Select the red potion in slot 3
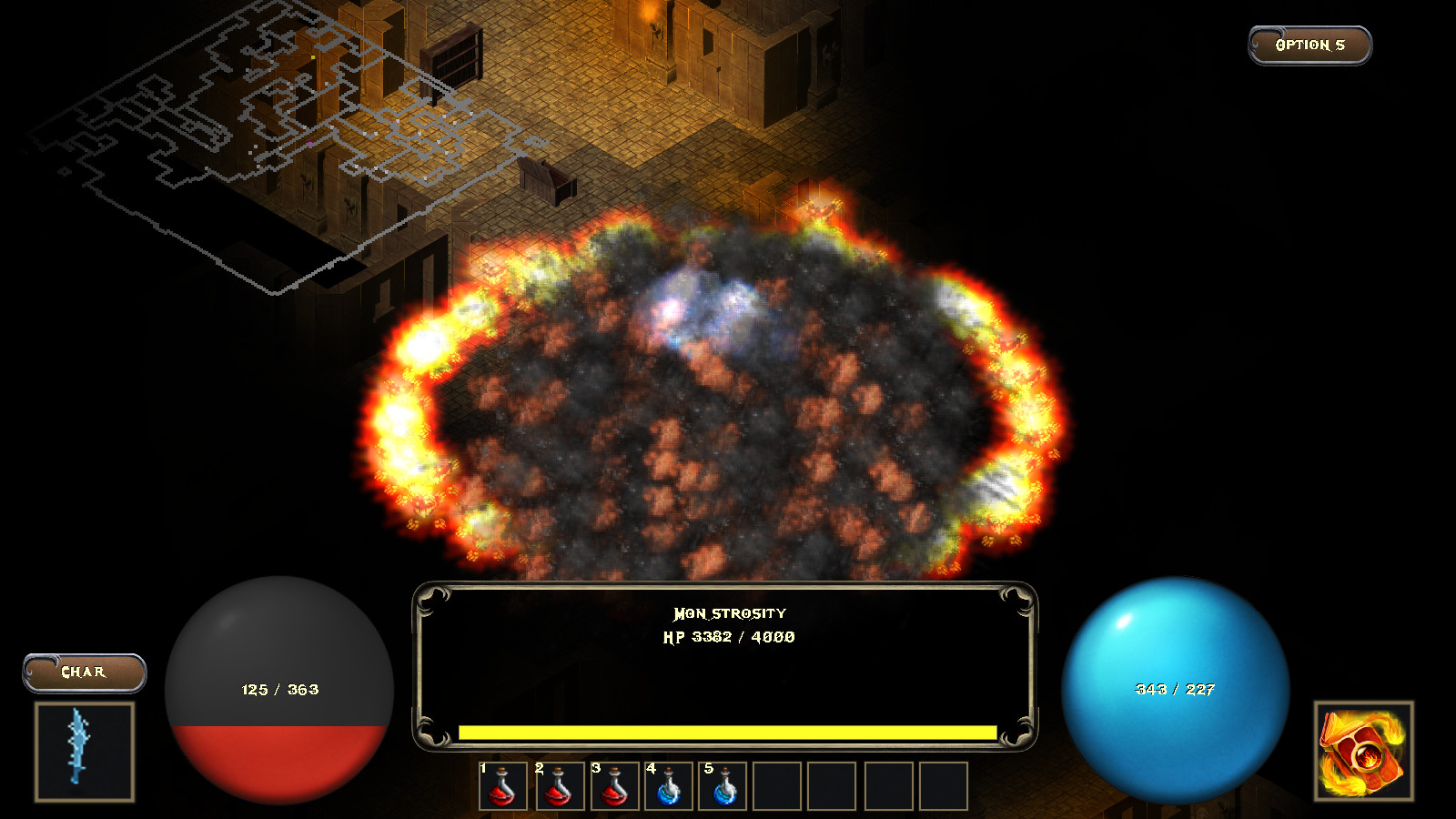Viewport: 1456px width, 819px height. (612, 787)
